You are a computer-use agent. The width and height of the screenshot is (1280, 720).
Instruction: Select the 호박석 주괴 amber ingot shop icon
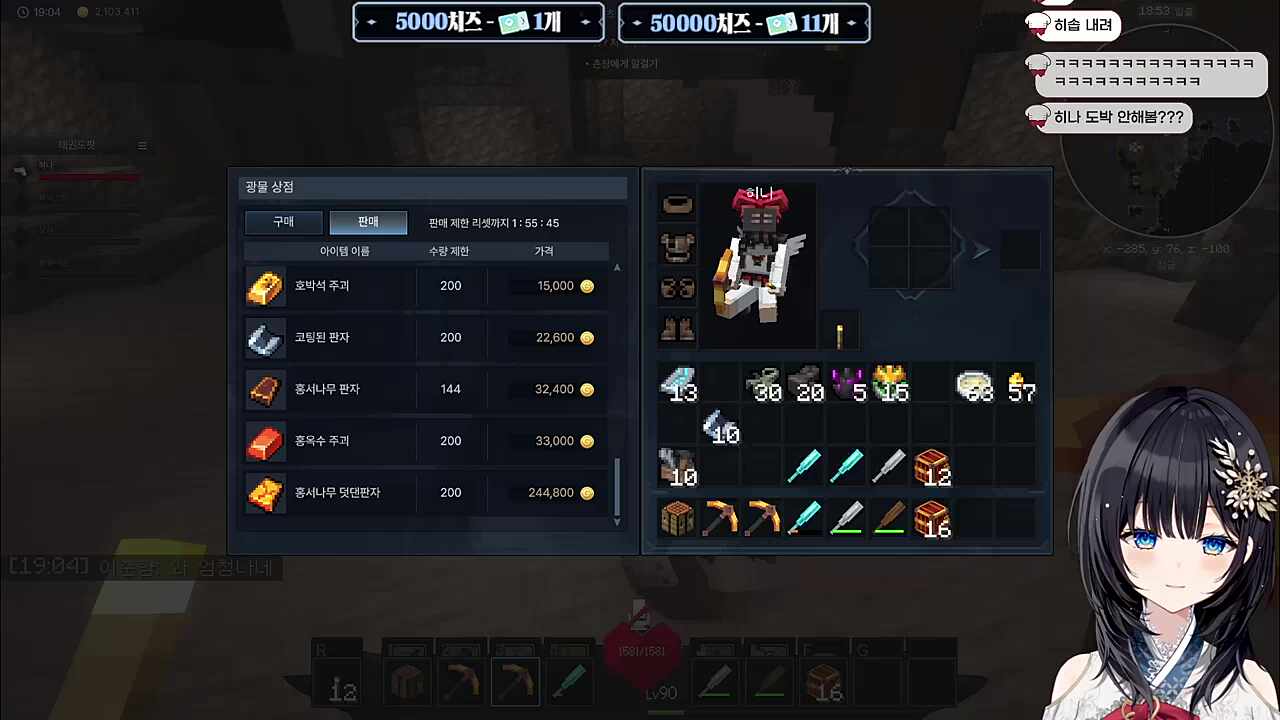coord(265,285)
